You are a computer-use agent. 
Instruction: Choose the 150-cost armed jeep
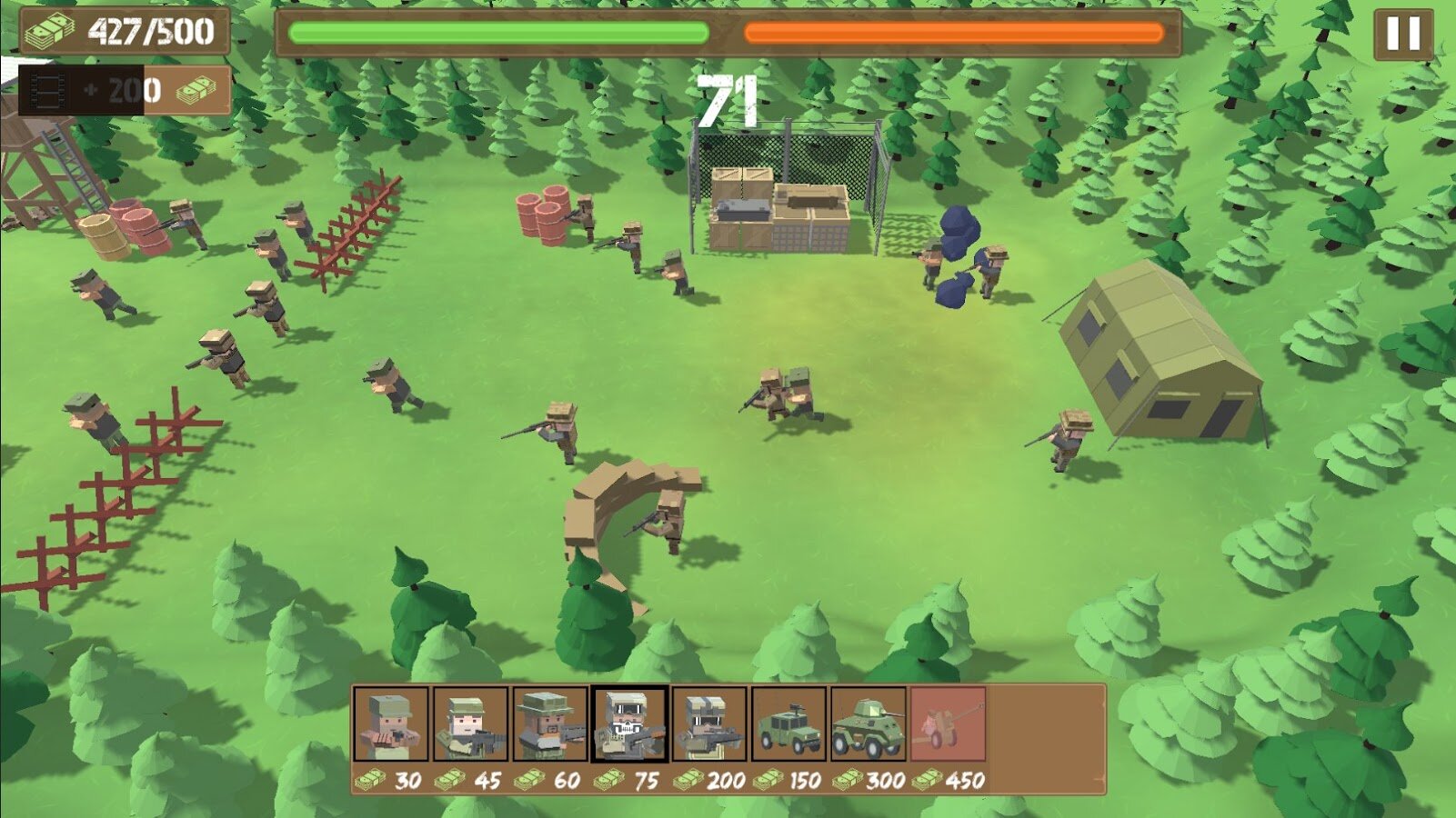(x=788, y=724)
